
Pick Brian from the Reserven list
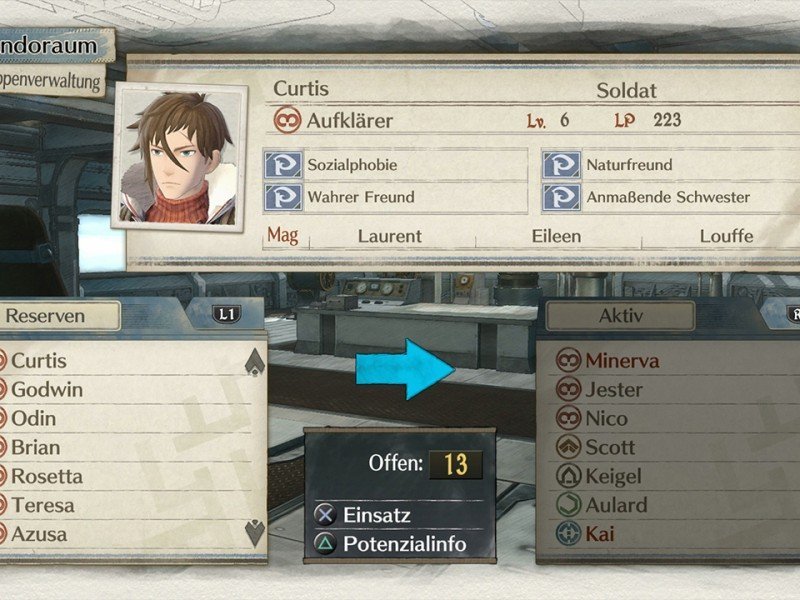(x=36, y=447)
